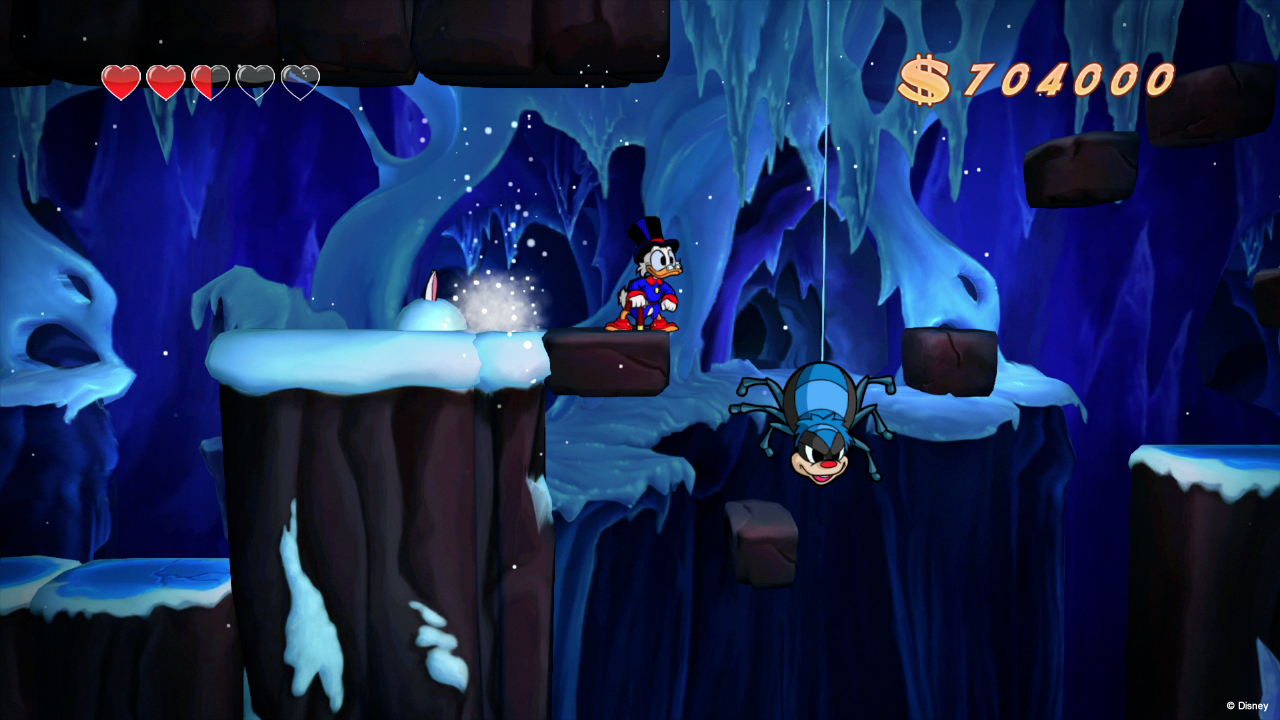Select the last darkened heart icon
1280x720 pixels.
click(x=301, y=80)
